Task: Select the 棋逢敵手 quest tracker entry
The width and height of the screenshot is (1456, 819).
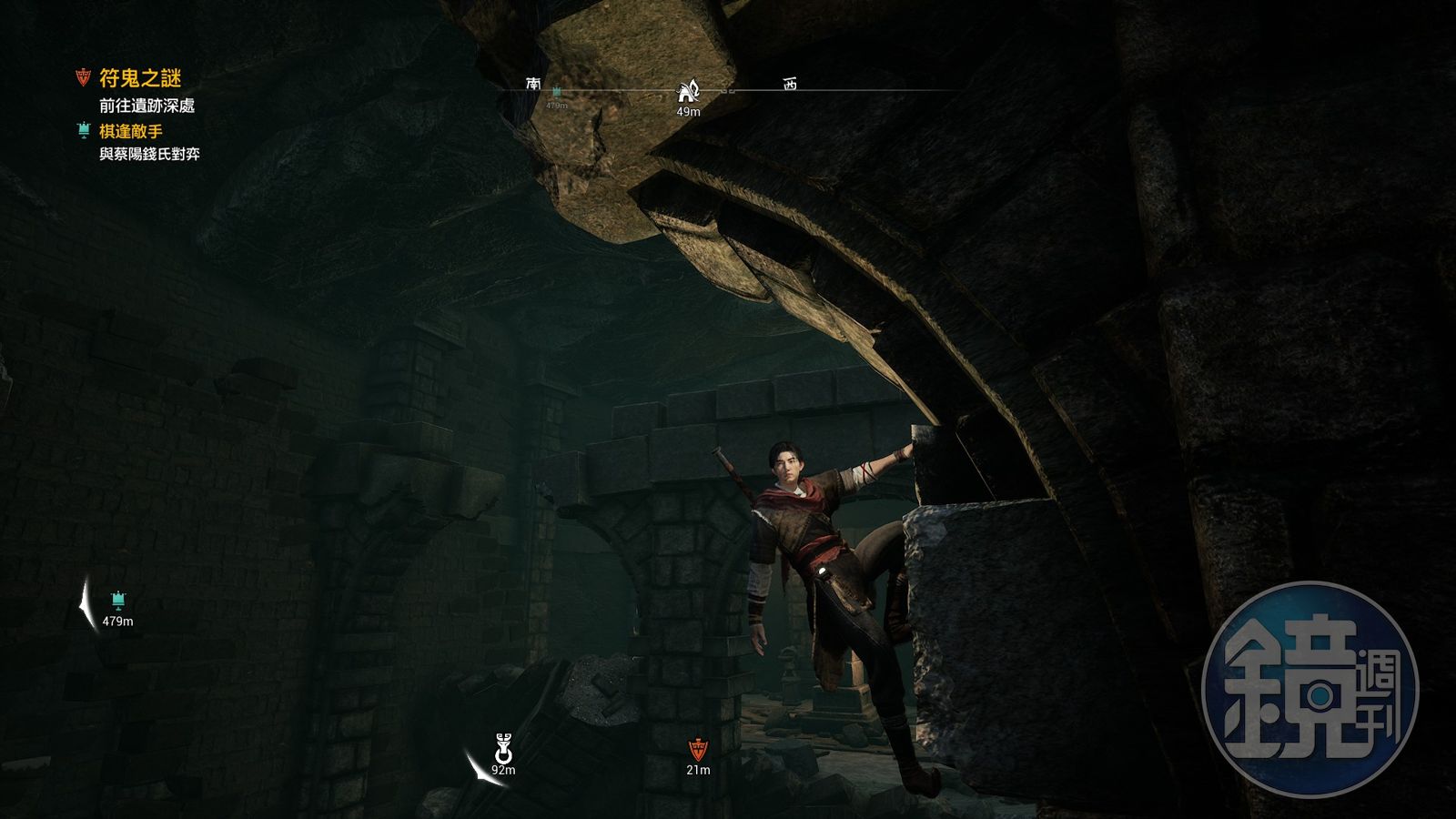Action: pyautogui.click(x=130, y=131)
